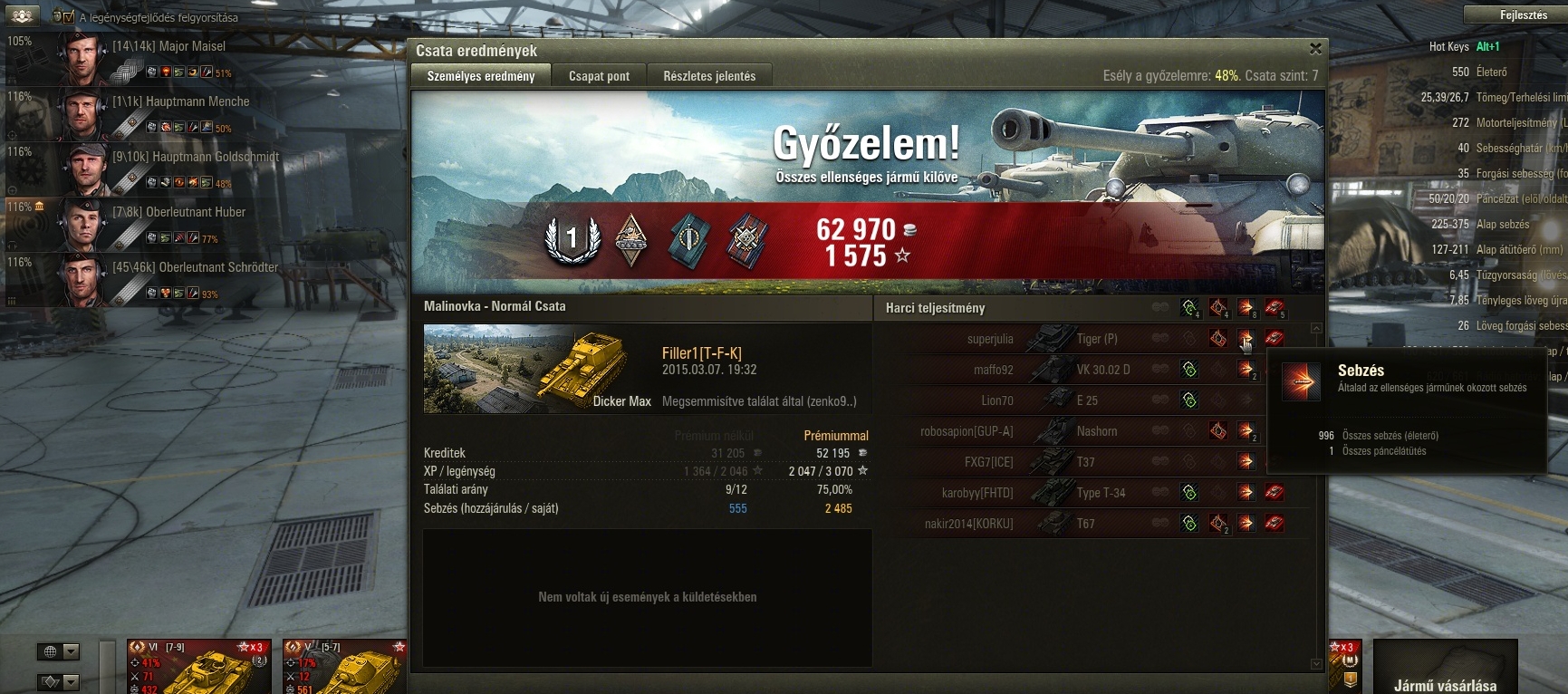
Task: Select the tier VI tank in carousel
Action: coord(200,667)
